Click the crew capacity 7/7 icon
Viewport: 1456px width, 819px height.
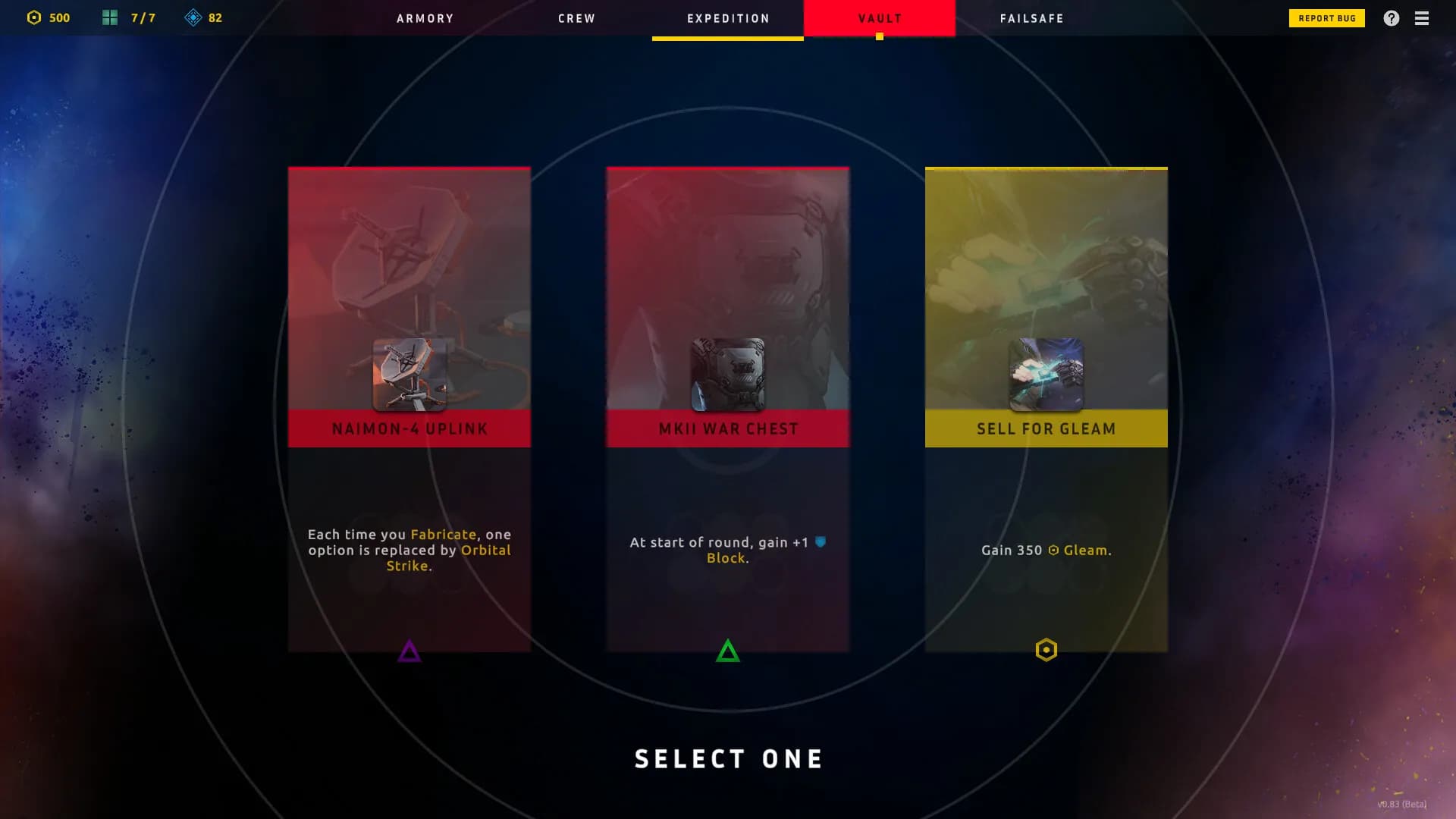pos(108,16)
